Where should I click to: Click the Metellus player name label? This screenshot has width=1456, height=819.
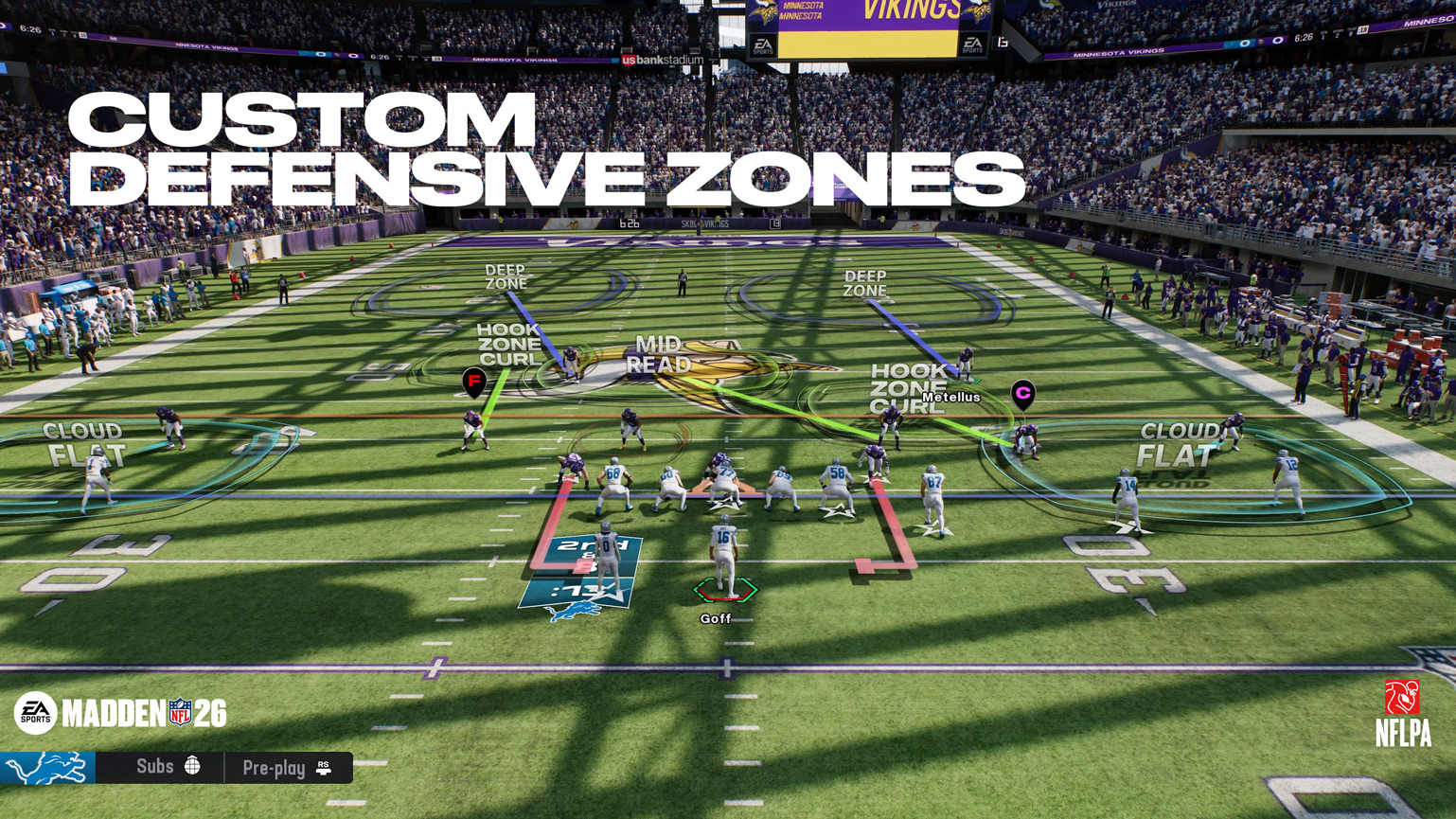pyautogui.click(x=950, y=397)
